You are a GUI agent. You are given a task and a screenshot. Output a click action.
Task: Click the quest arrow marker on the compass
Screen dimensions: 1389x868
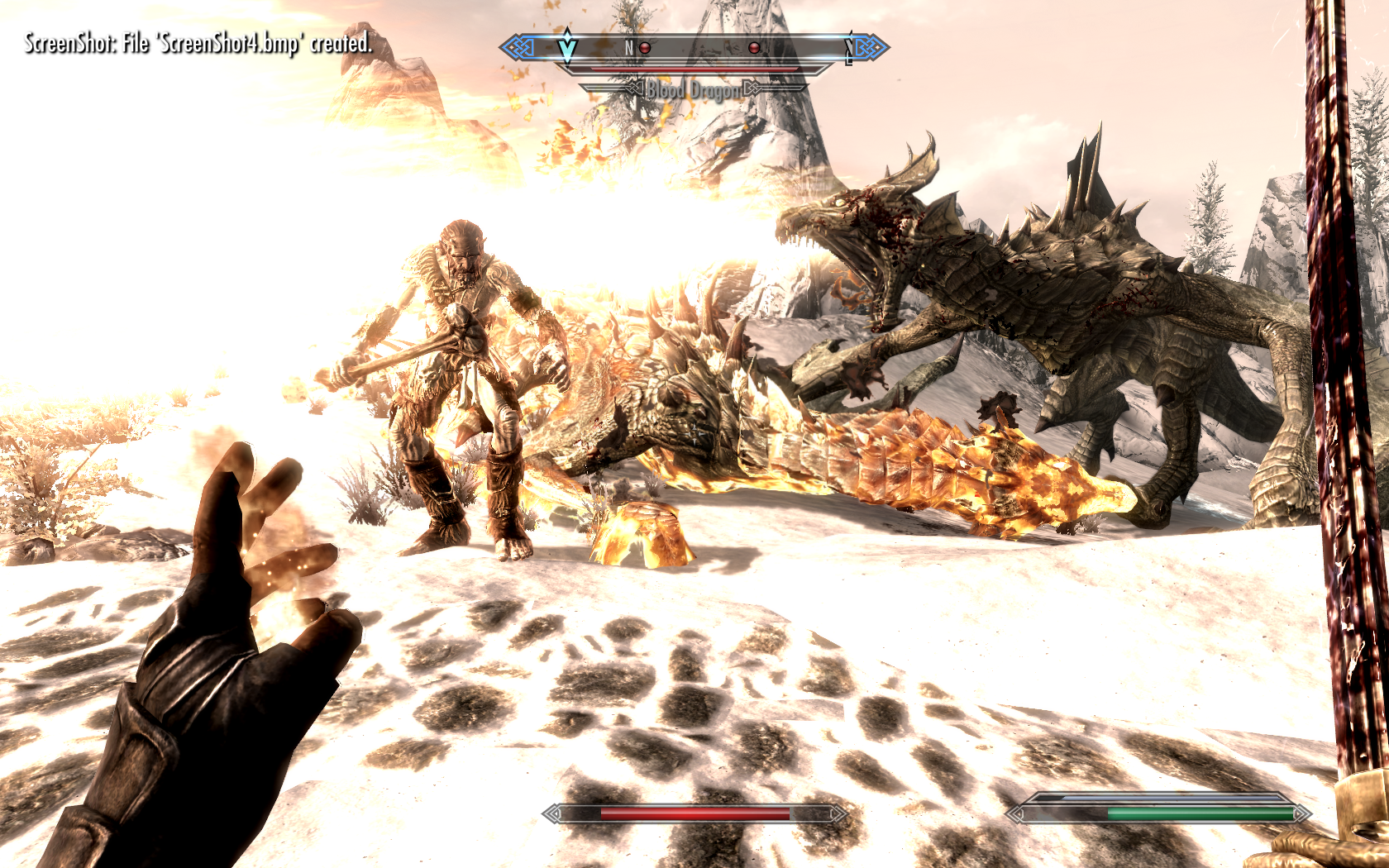pyautogui.click(x=567, y=47)
